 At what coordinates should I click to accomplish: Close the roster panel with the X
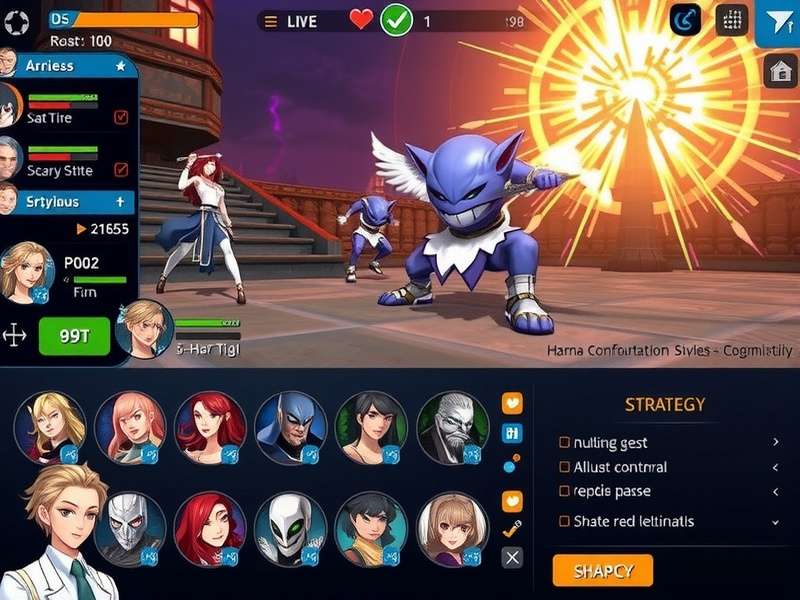click(x=512, y=558)
